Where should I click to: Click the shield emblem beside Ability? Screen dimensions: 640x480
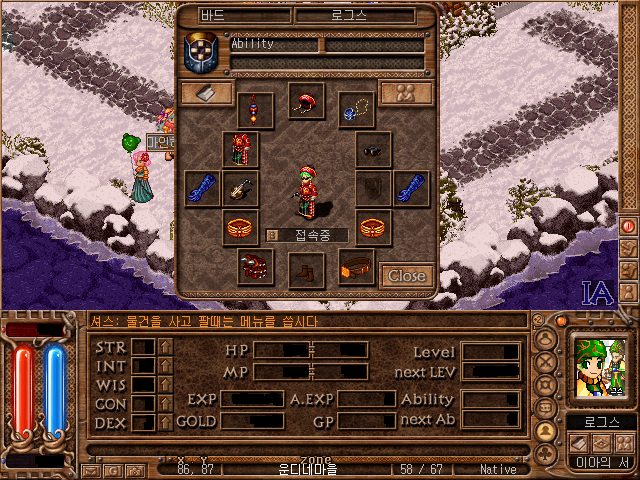click(201, 54)
